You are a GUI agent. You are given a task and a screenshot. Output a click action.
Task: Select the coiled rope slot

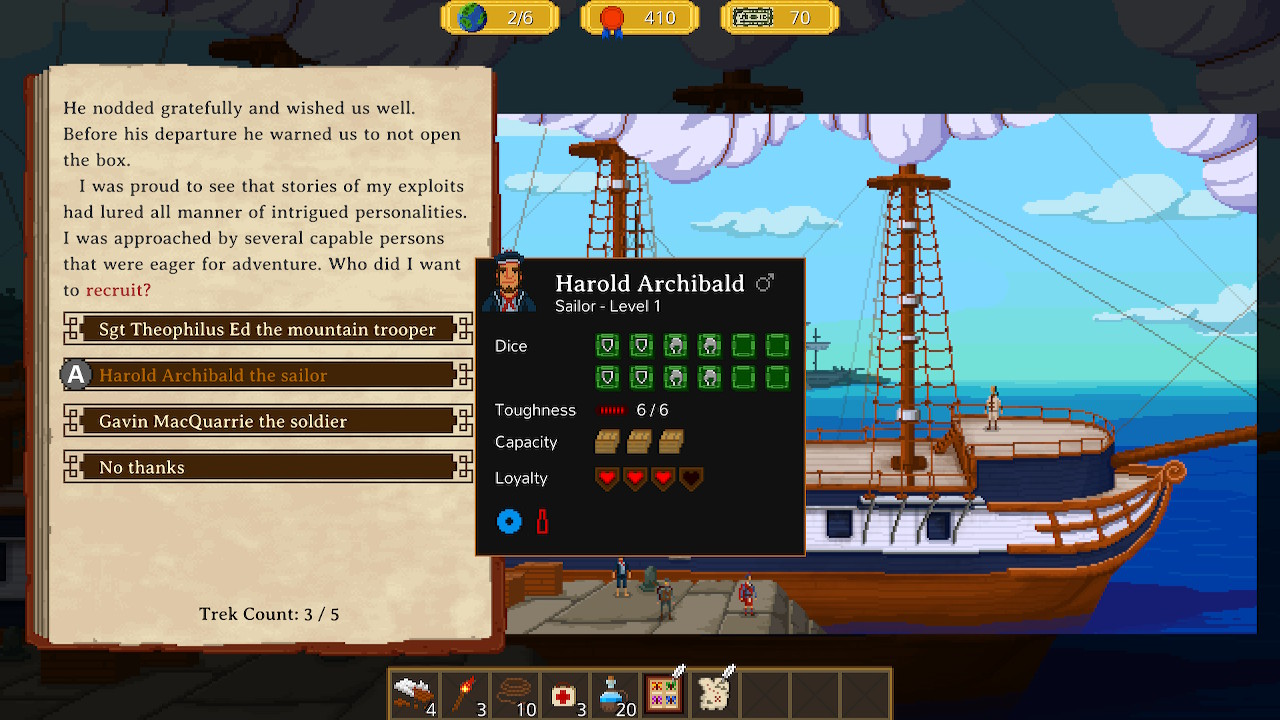tap(514, 694)
